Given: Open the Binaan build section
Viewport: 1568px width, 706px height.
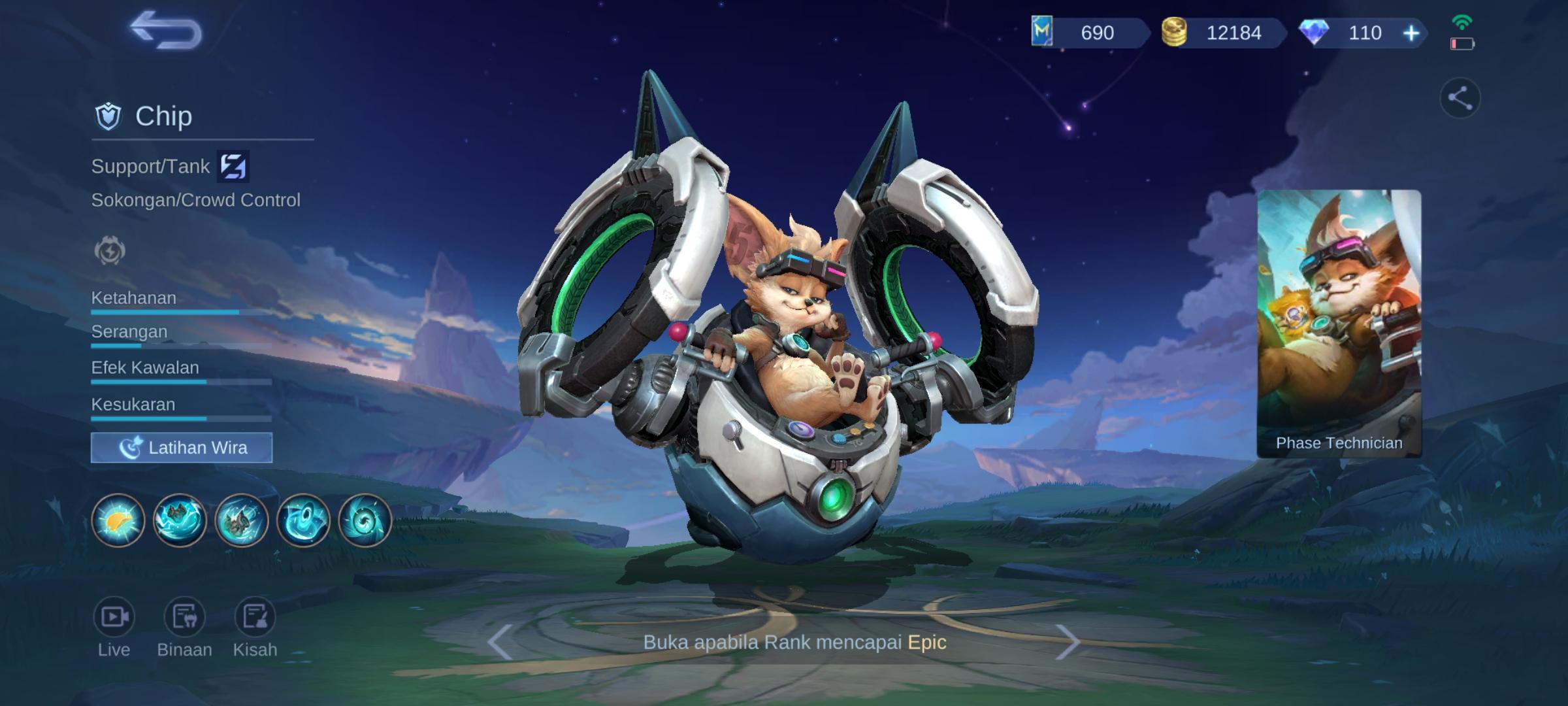Looking at the screenshot, I should [x=185, y=616].
